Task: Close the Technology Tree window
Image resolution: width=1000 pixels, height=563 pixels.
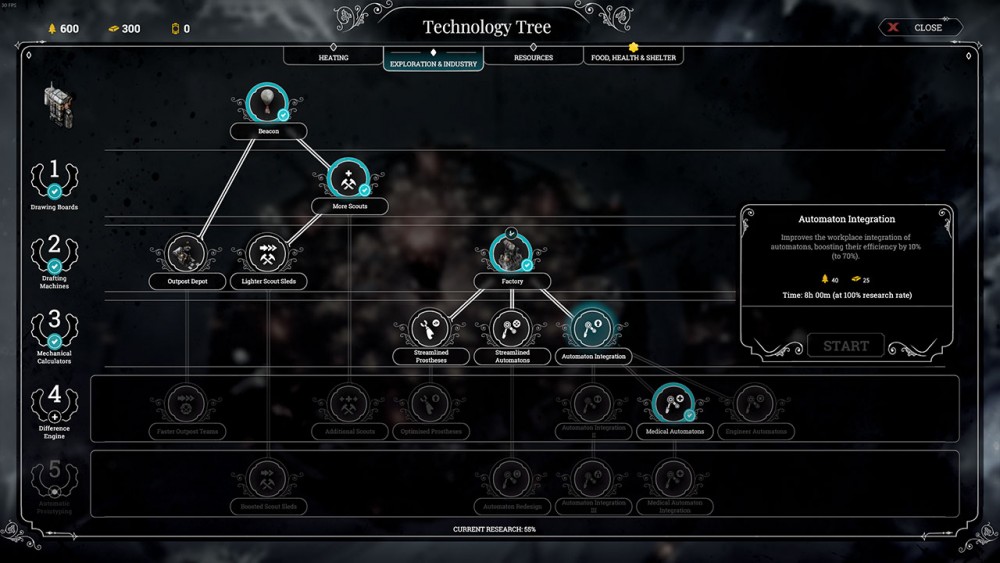Action: pyautogui.click(x=920, y=28)
